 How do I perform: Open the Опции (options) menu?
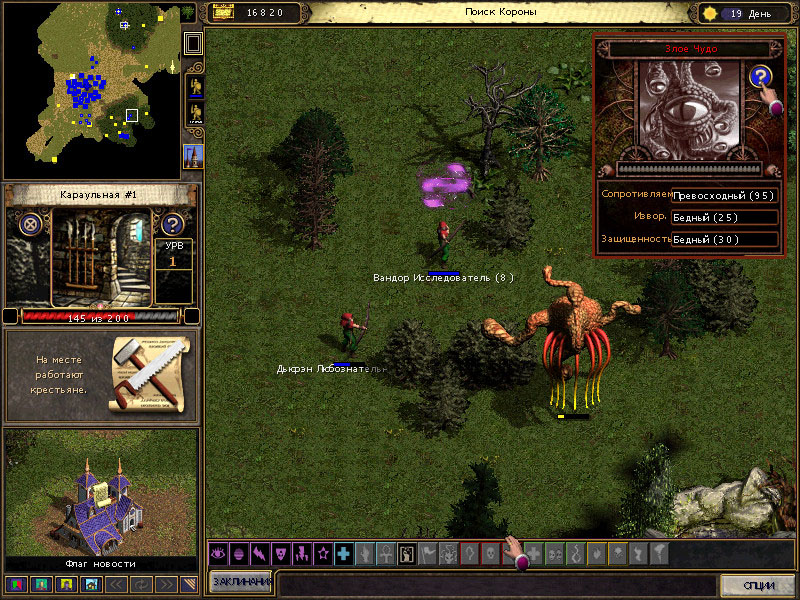pyautogui.click(x=757, y=584)
